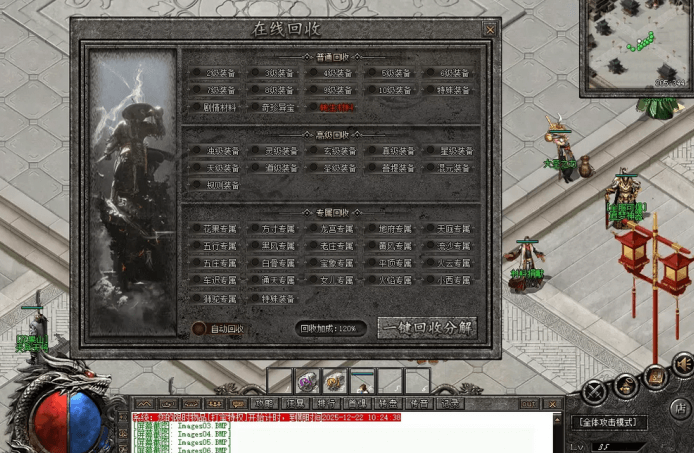Click the 全体攻击模式 attack mode button
694x453 pixels.
(x=610, y=423)
